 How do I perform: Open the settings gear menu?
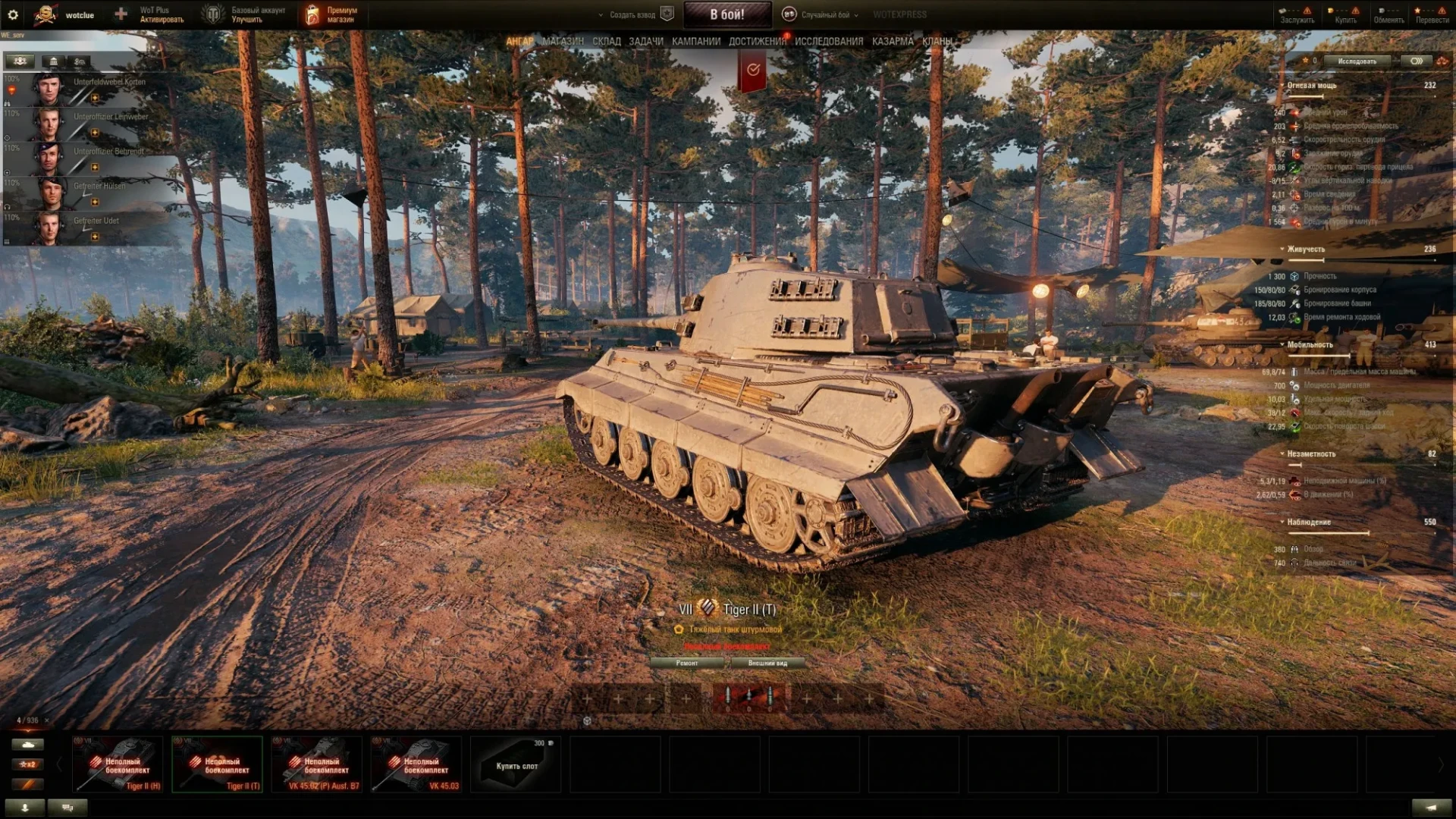pyautogui.click(x=13, y=14)
